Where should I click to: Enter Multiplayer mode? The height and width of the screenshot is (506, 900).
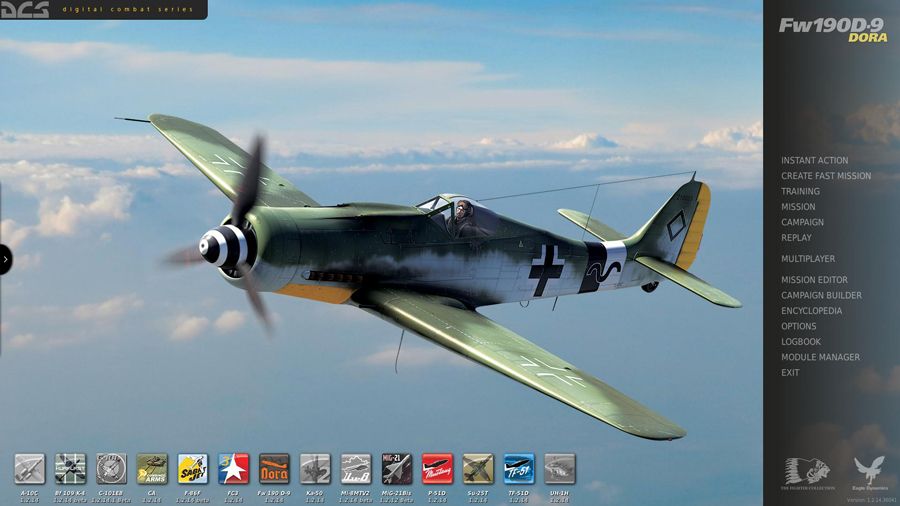[807, 259]
